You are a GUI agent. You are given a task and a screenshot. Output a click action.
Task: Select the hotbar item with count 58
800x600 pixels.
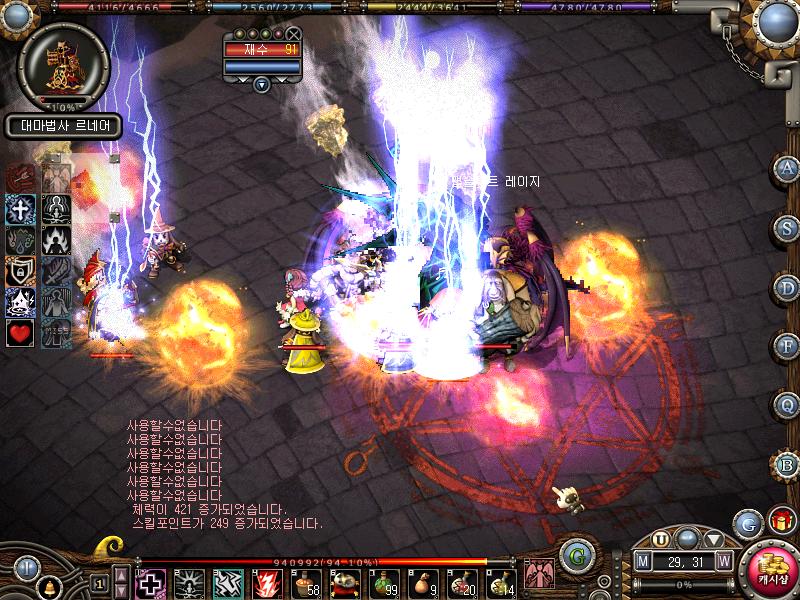coord(307,583)
